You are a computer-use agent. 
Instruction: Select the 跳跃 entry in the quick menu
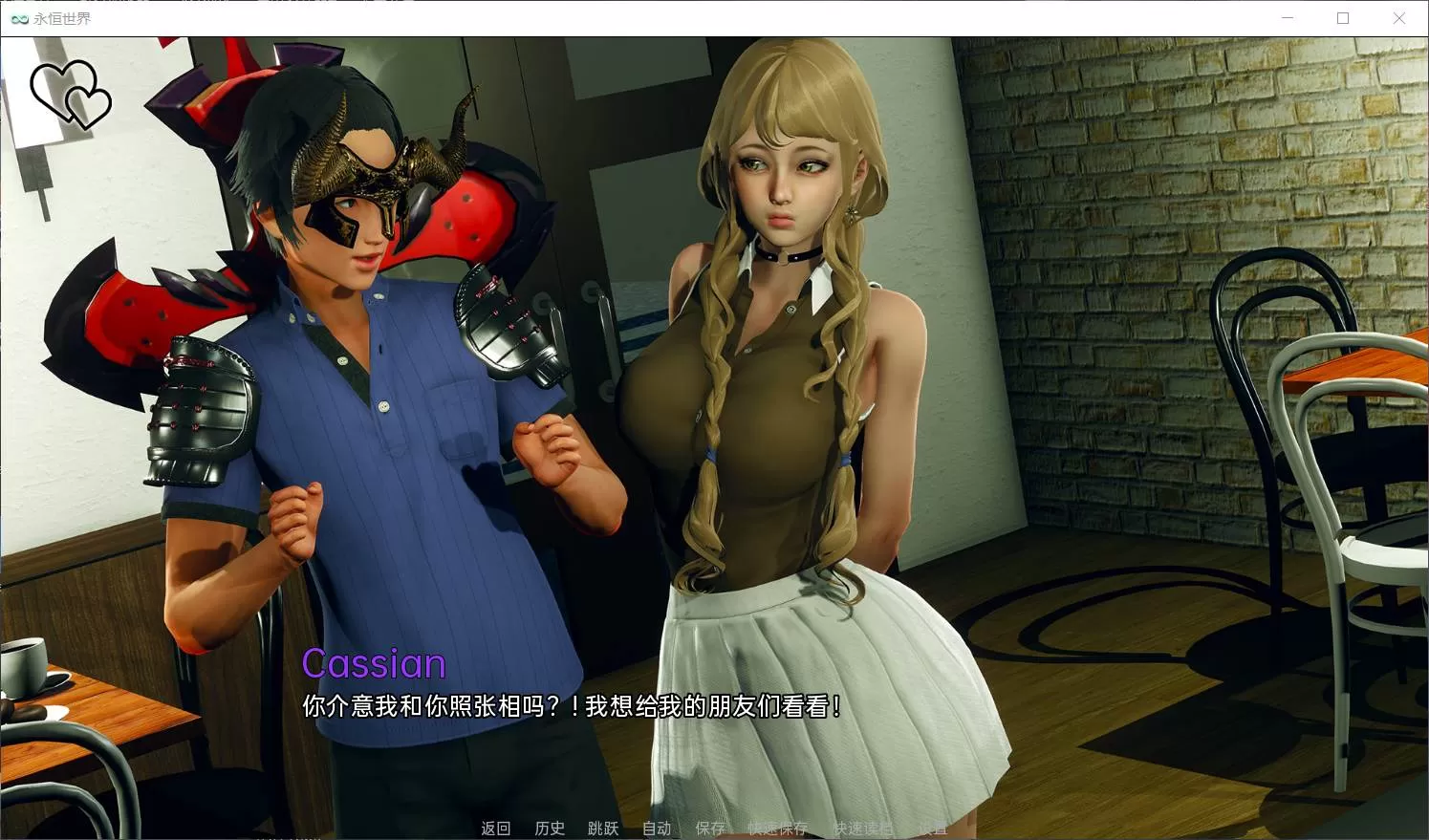(x=602, y=828)
